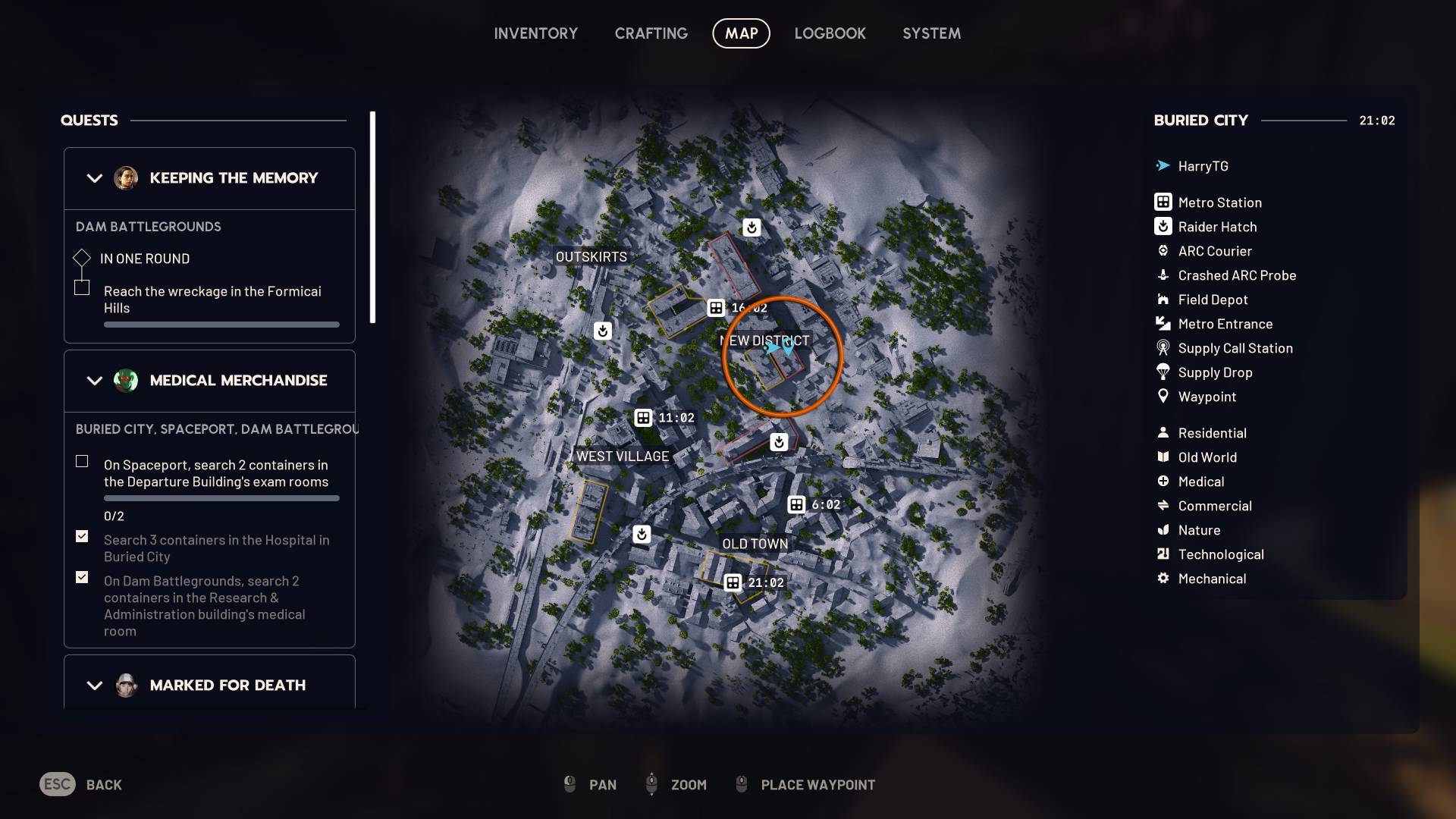
Task: Uncheck the Hospital containers quest objective
Action: click(81, 536)
